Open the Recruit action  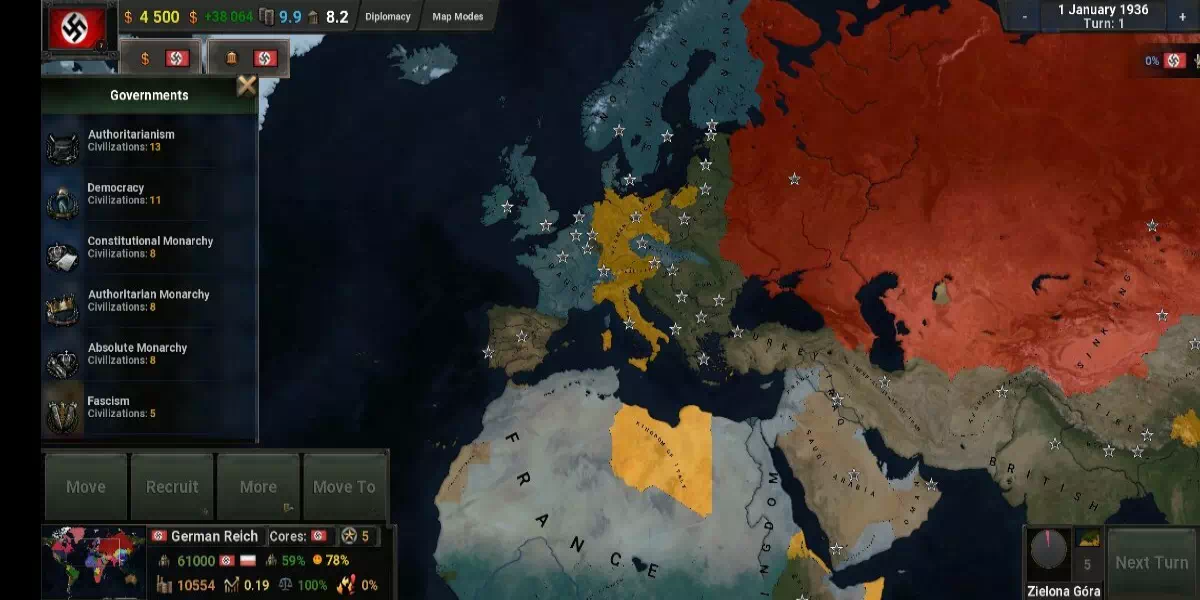pos(172,487)
